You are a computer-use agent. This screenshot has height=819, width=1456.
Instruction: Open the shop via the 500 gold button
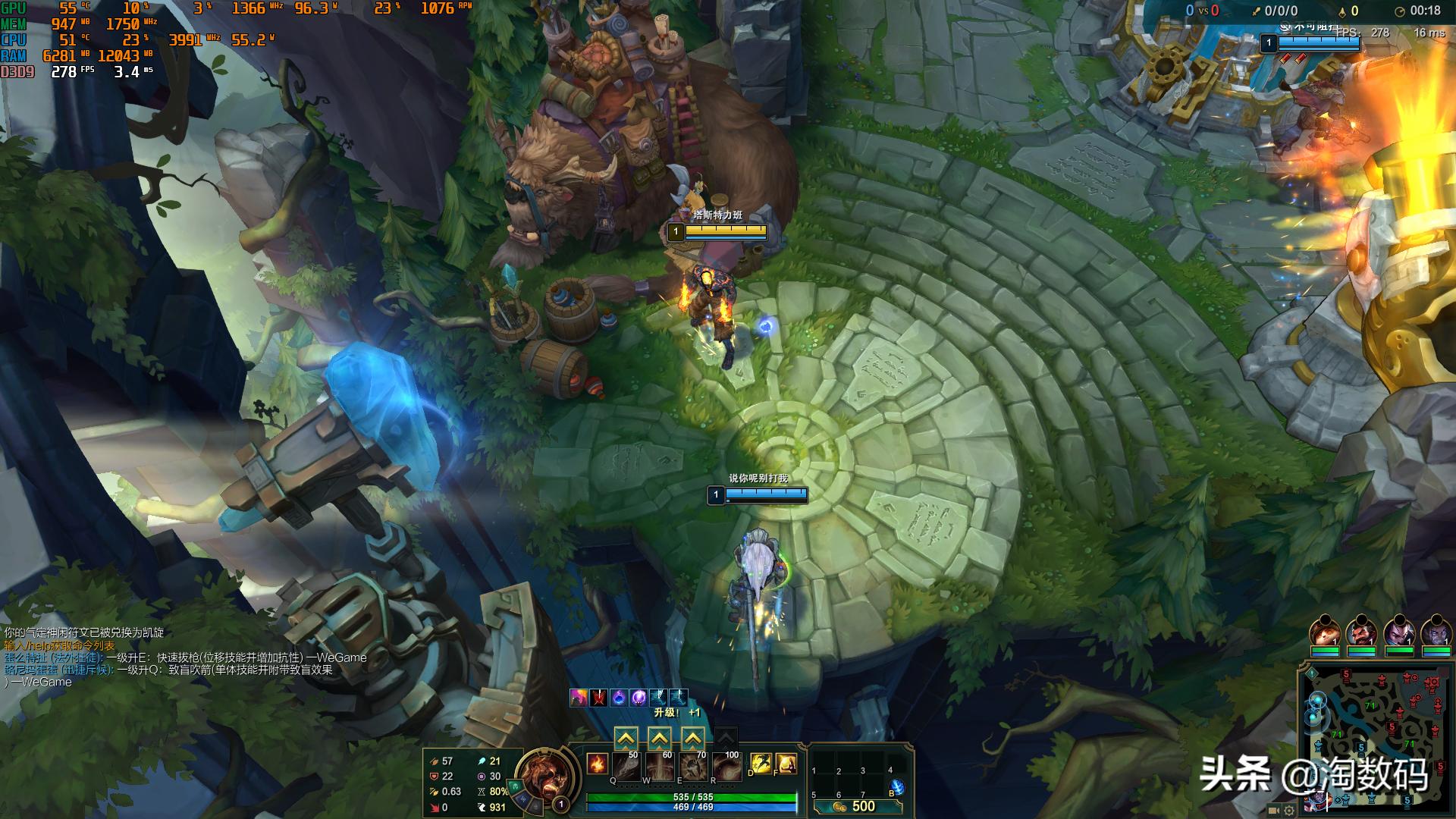pyautogui.click(x=857, y=806)
